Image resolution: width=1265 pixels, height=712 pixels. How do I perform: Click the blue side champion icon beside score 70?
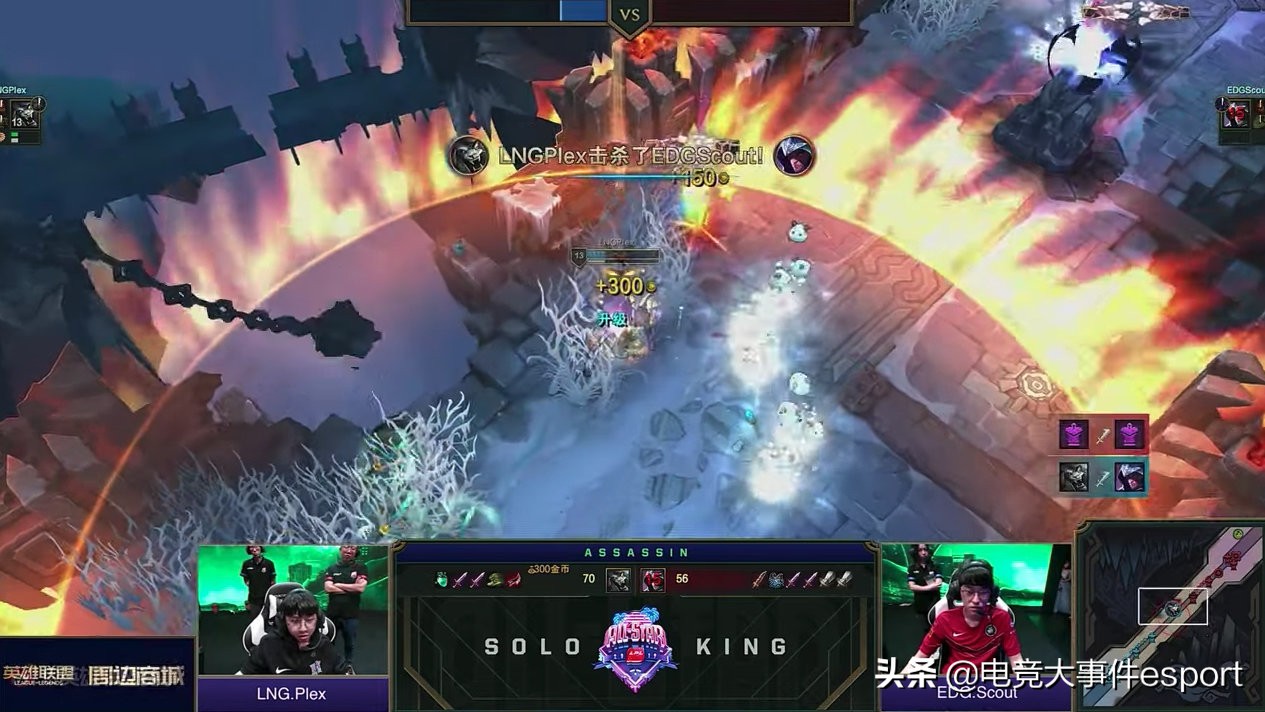618,579
